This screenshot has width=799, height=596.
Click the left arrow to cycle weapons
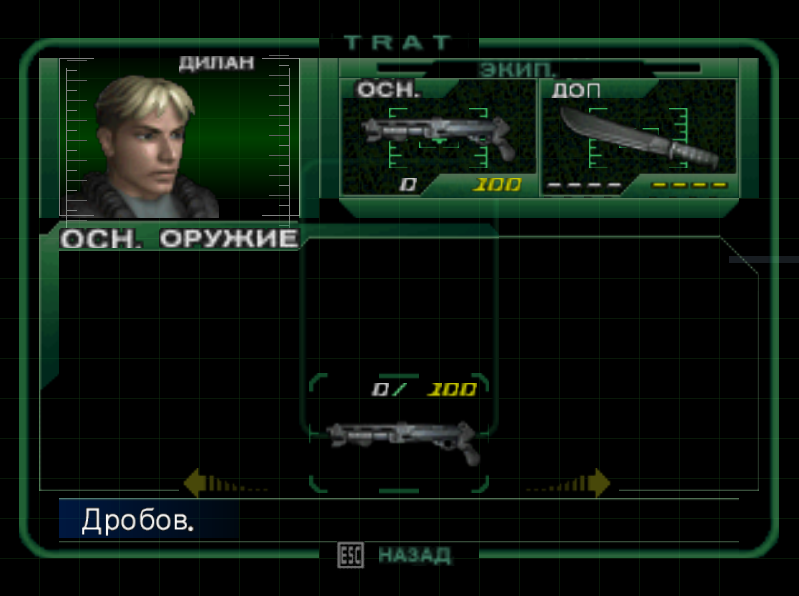197,484
